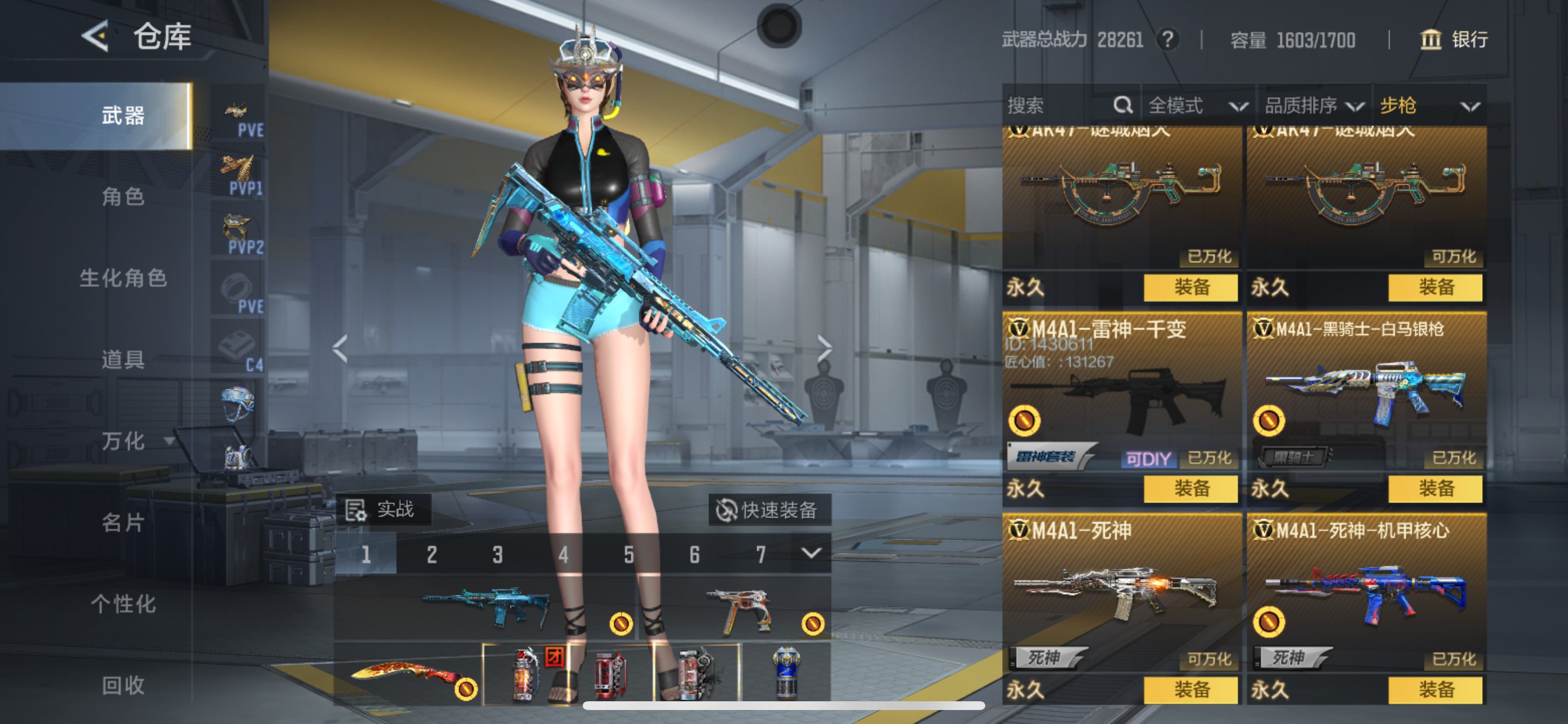Open the 全模式 mode filter dropdown

(x=1196, y=106)
